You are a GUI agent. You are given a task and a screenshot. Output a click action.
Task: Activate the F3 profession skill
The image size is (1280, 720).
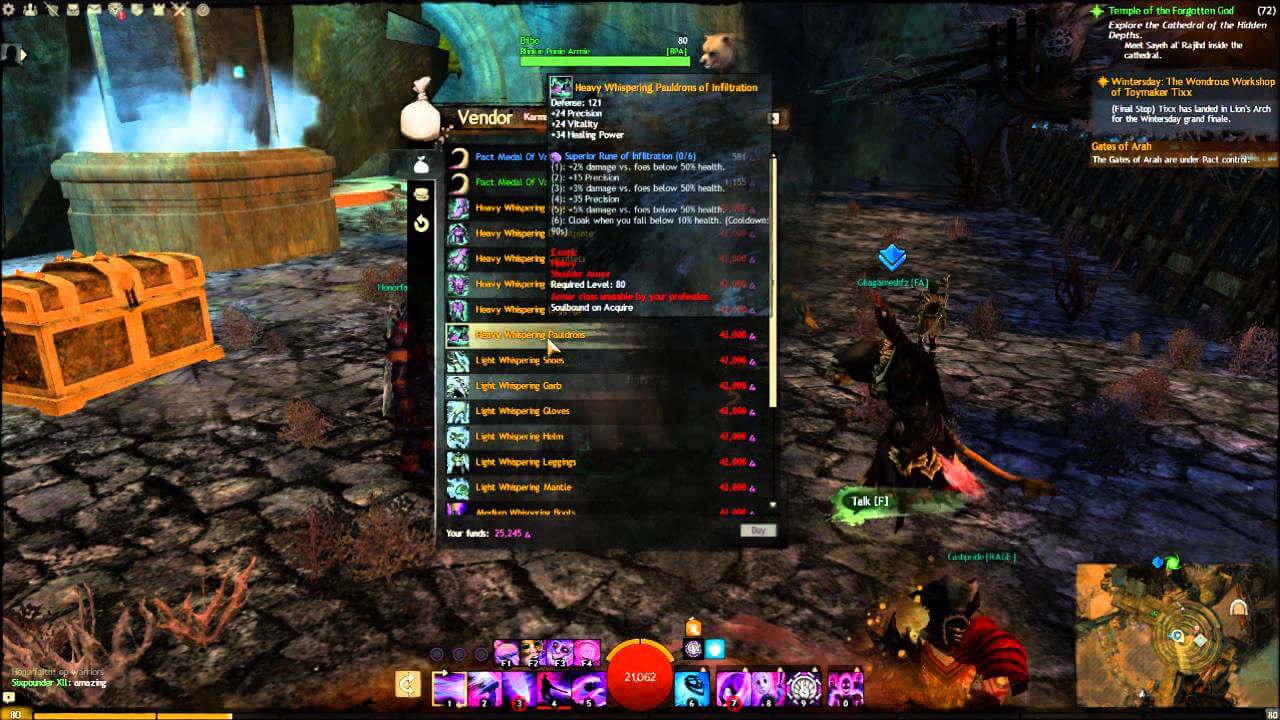point(558,653)
